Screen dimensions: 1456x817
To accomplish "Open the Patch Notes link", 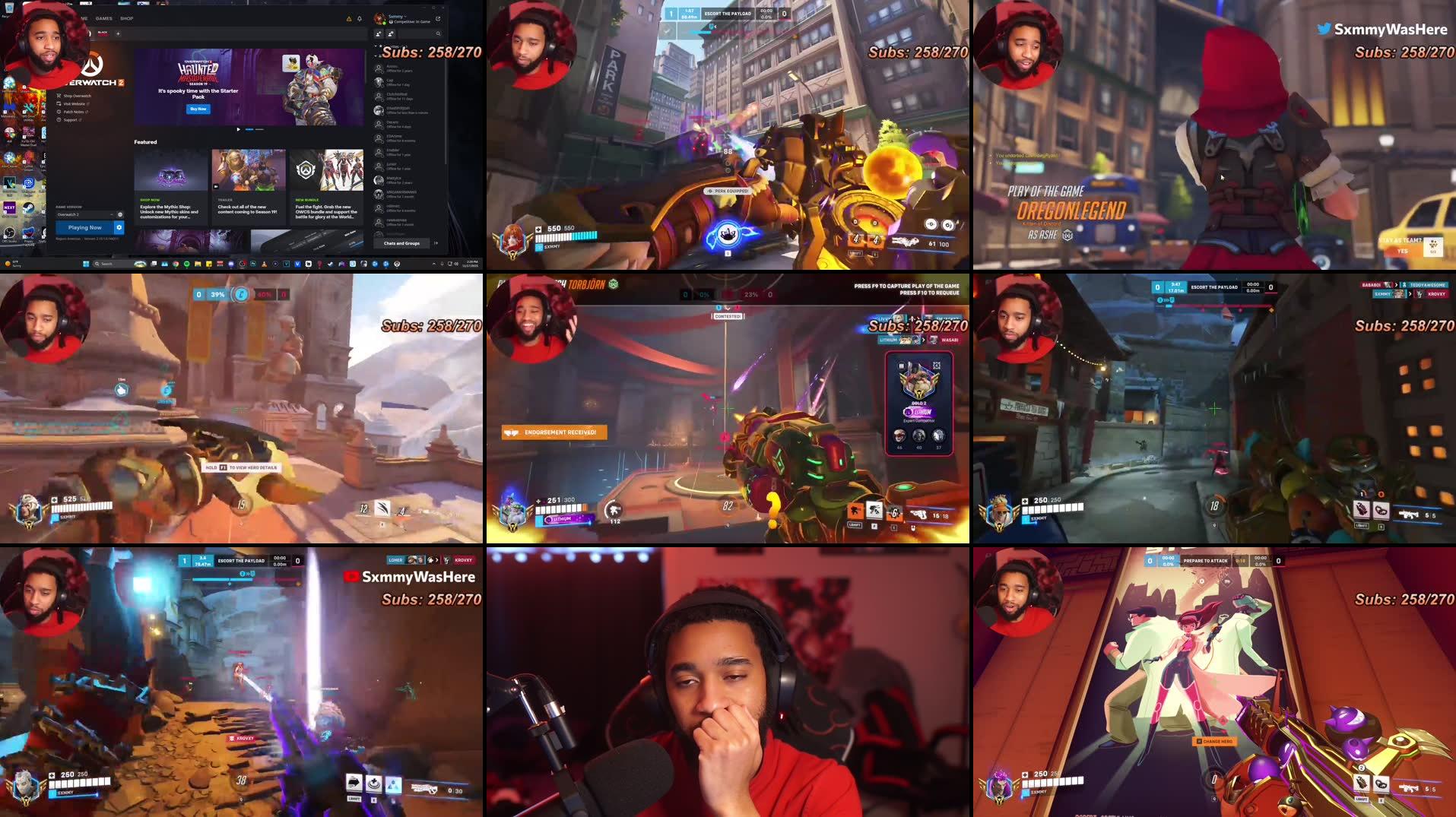I will tap(76, 112).
